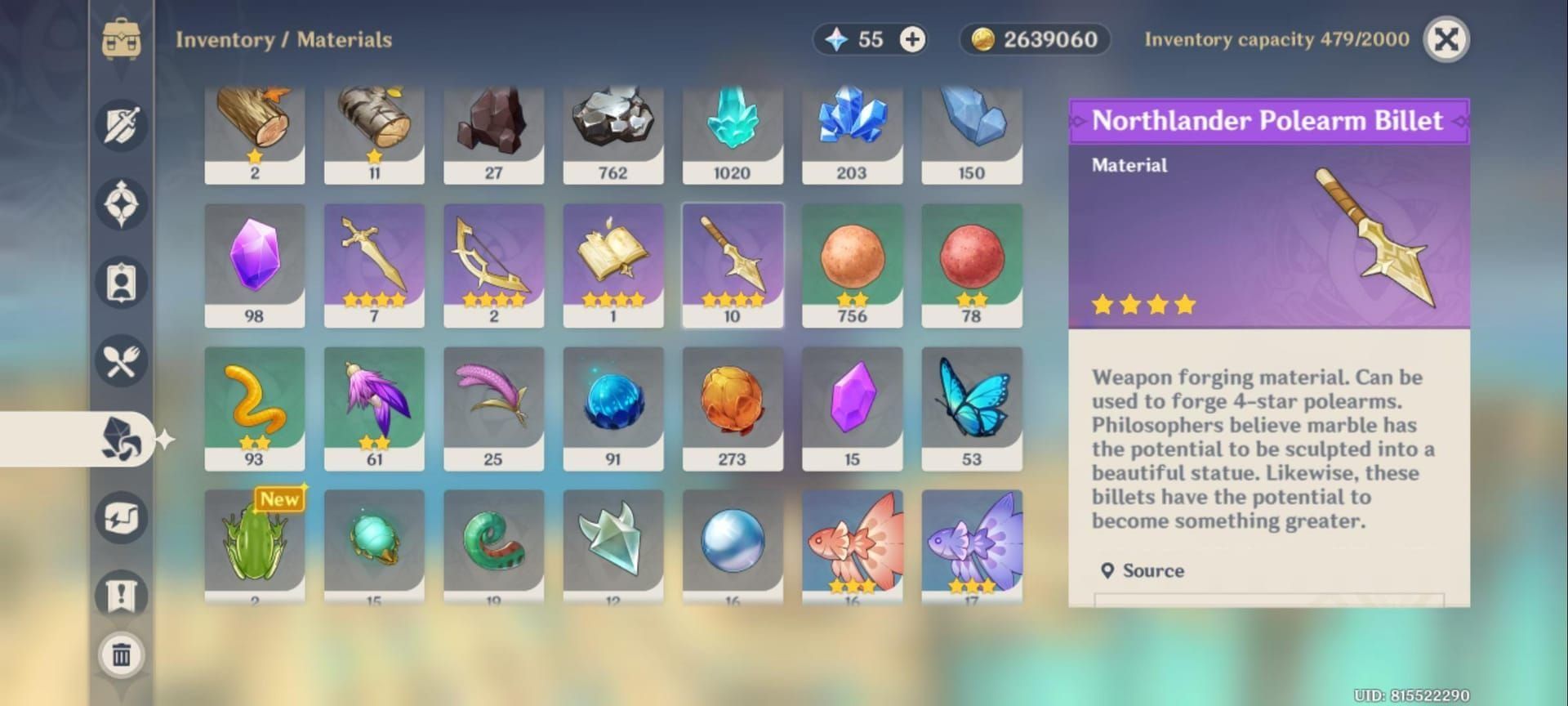Choose the blue Crystal Chunk stack of 203
The height and width of the screenshot is (706, 1568).
[852, 135]
